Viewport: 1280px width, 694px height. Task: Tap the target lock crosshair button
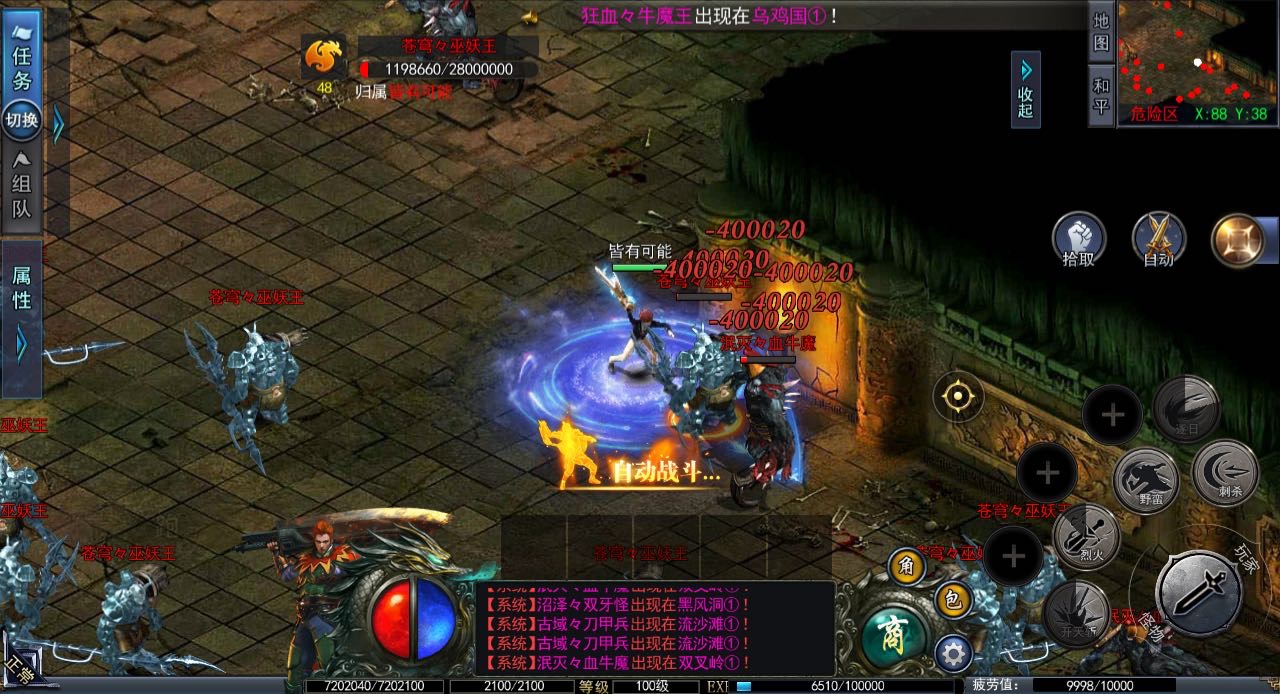click(958, 397)
